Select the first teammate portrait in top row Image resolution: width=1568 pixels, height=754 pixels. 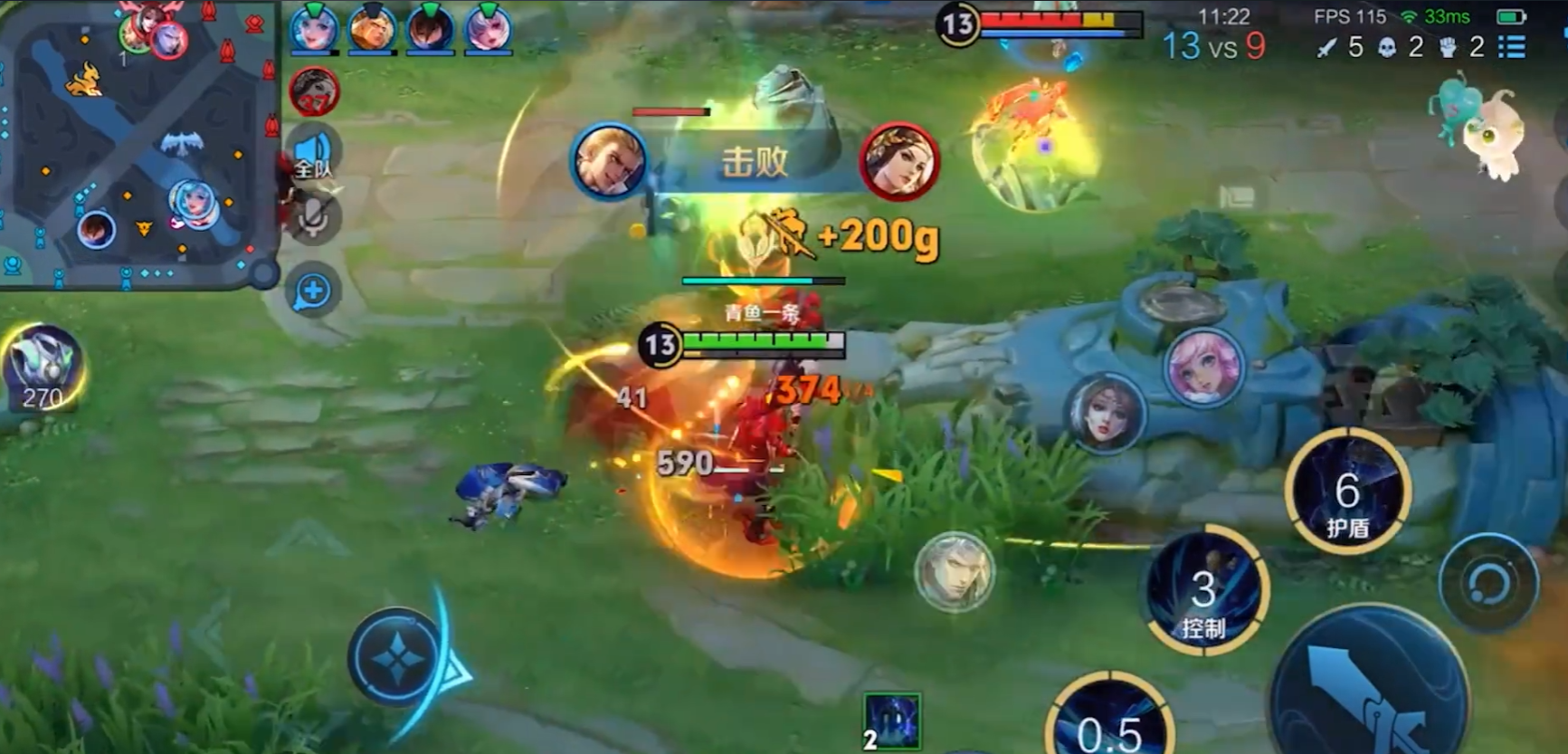(x=313, y=30)
